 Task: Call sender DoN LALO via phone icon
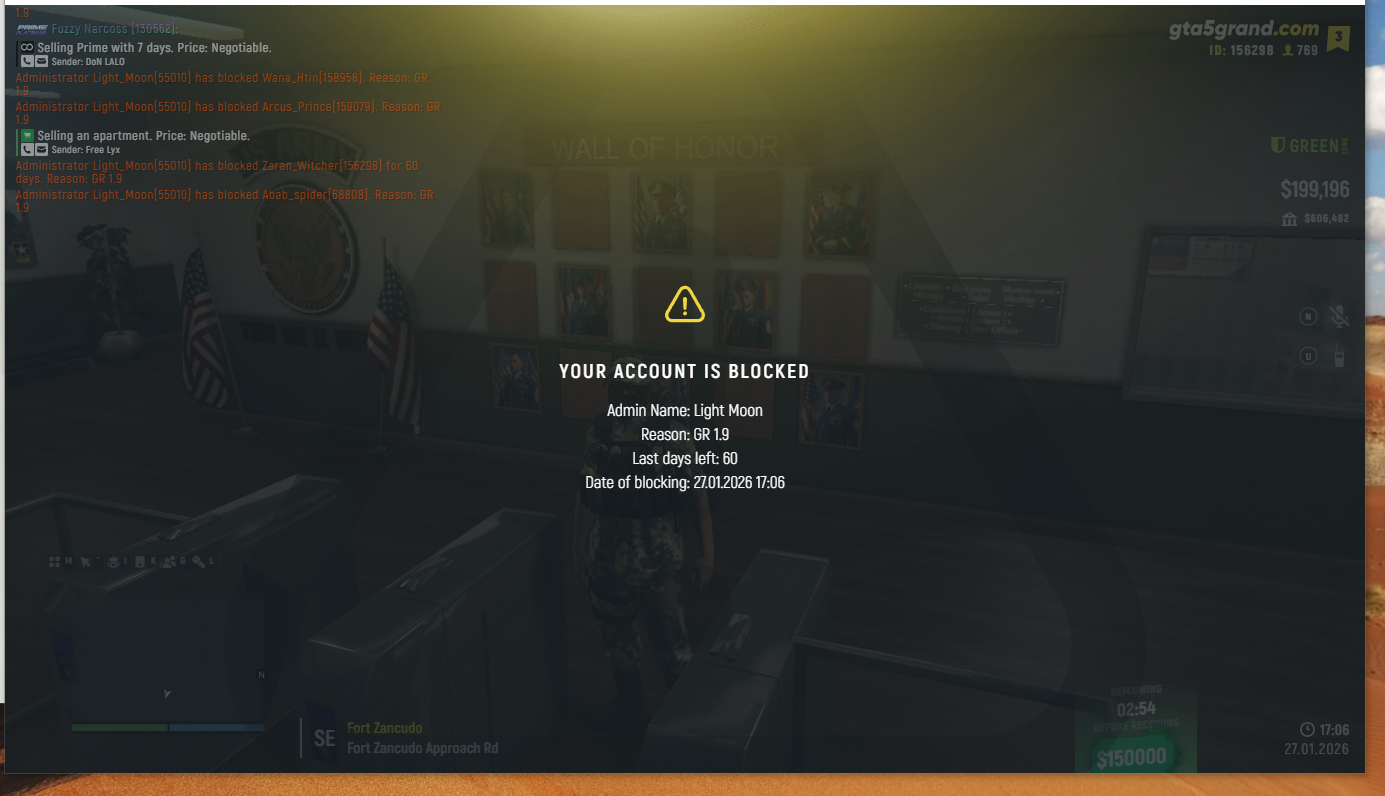coord(28,62)
